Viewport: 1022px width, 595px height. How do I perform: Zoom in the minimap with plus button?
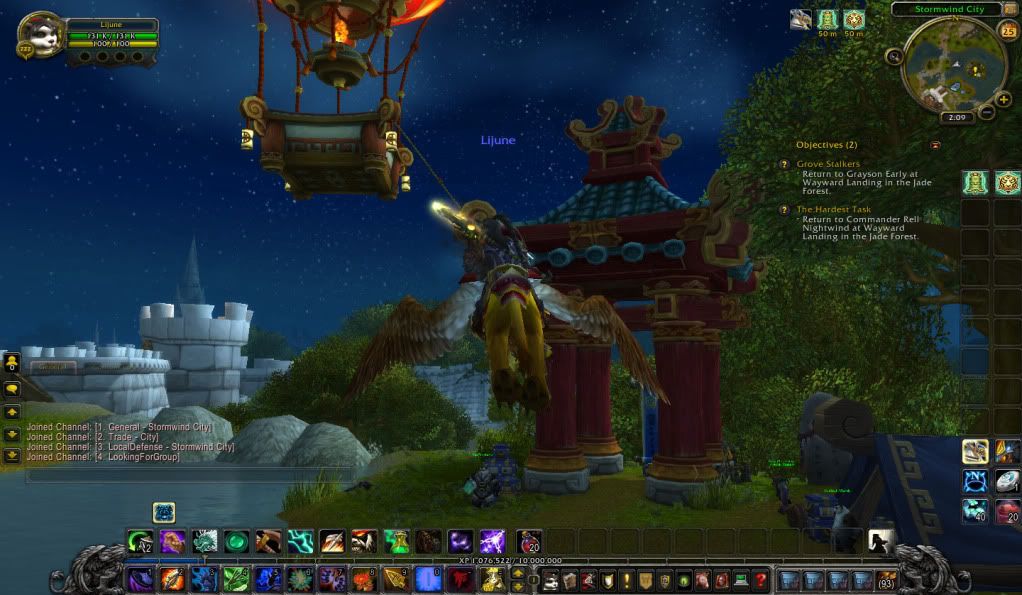point(1003,100)
